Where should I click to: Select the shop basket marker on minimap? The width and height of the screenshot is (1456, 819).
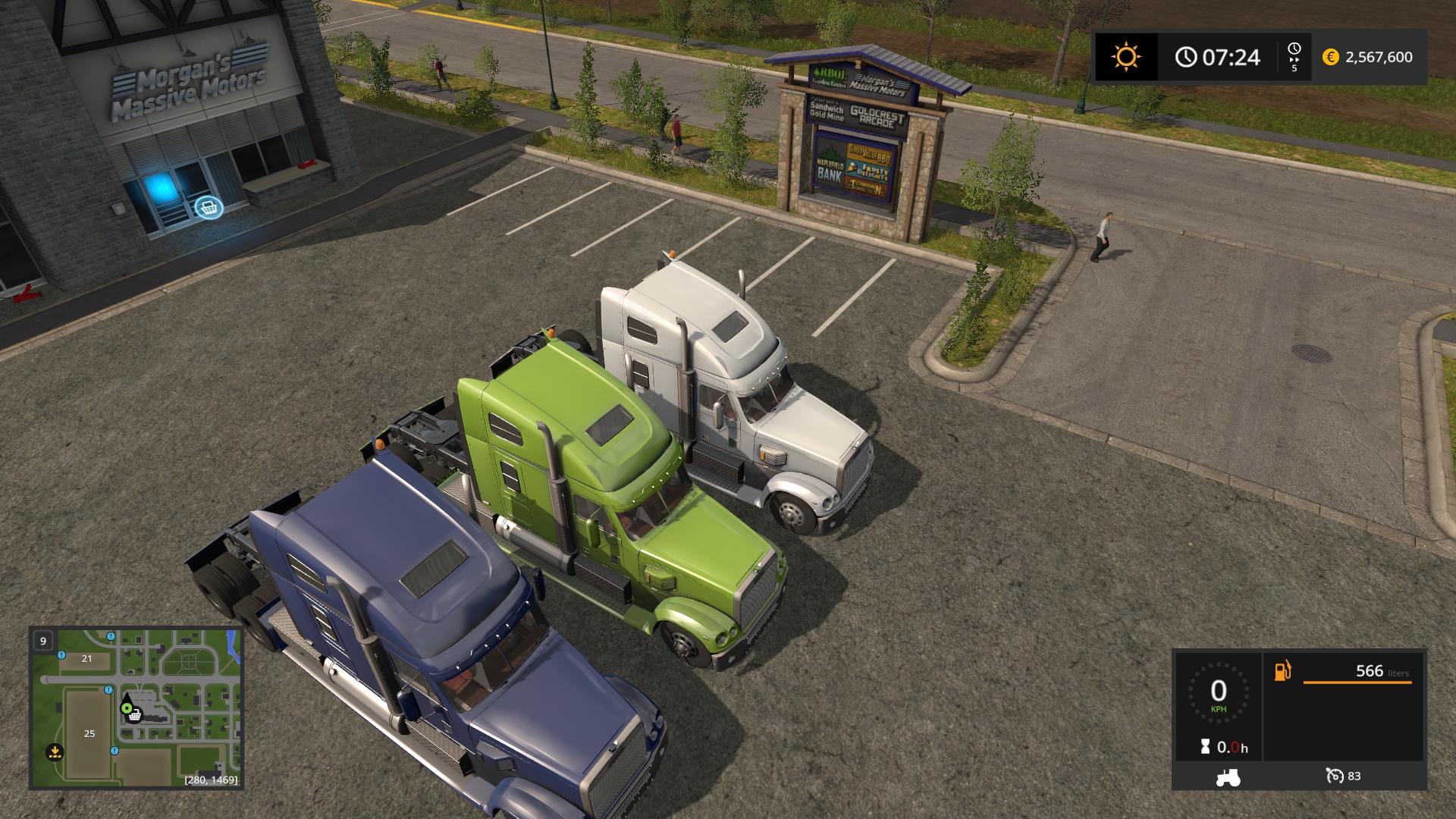coord(135,715)
